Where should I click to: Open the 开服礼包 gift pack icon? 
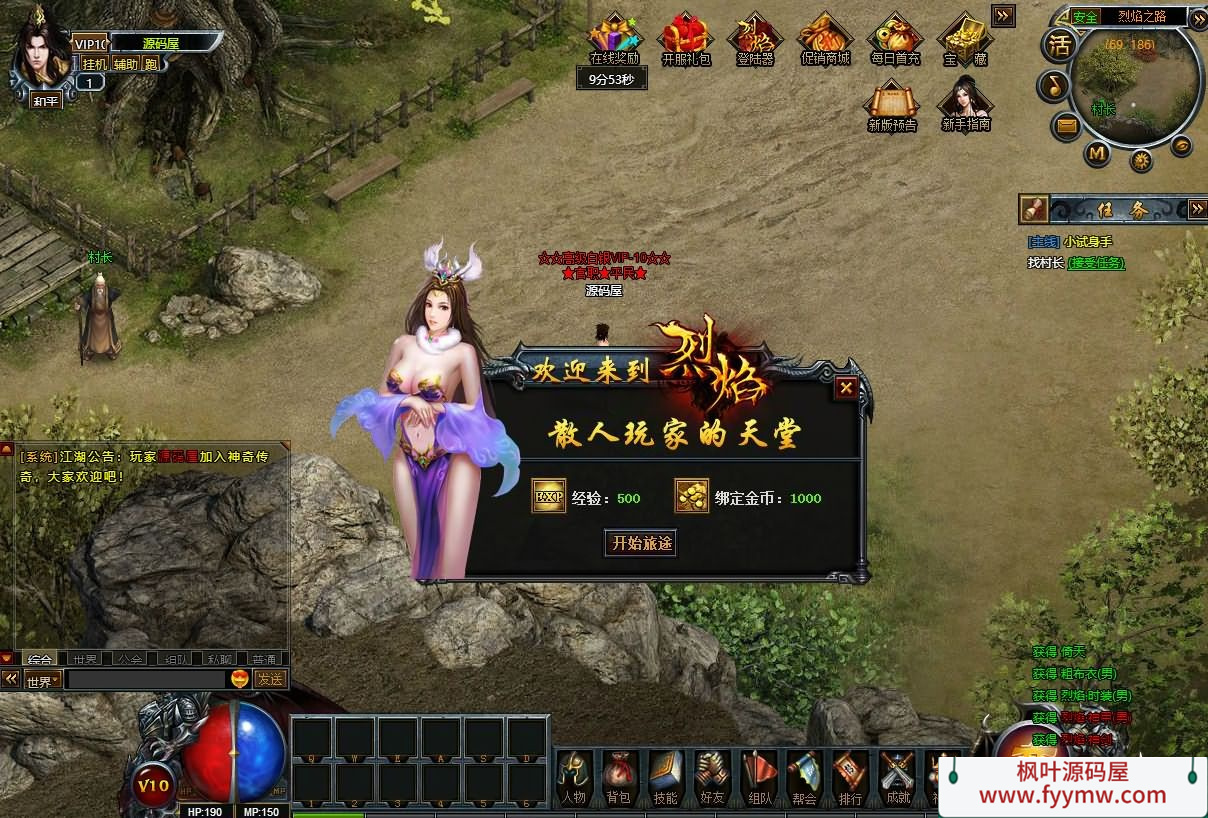tap(685, 40)
